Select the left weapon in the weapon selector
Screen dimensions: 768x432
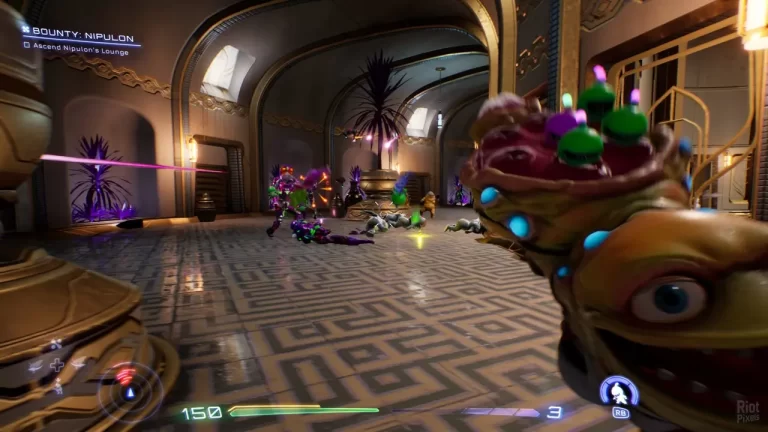click(x=37, y=366)
